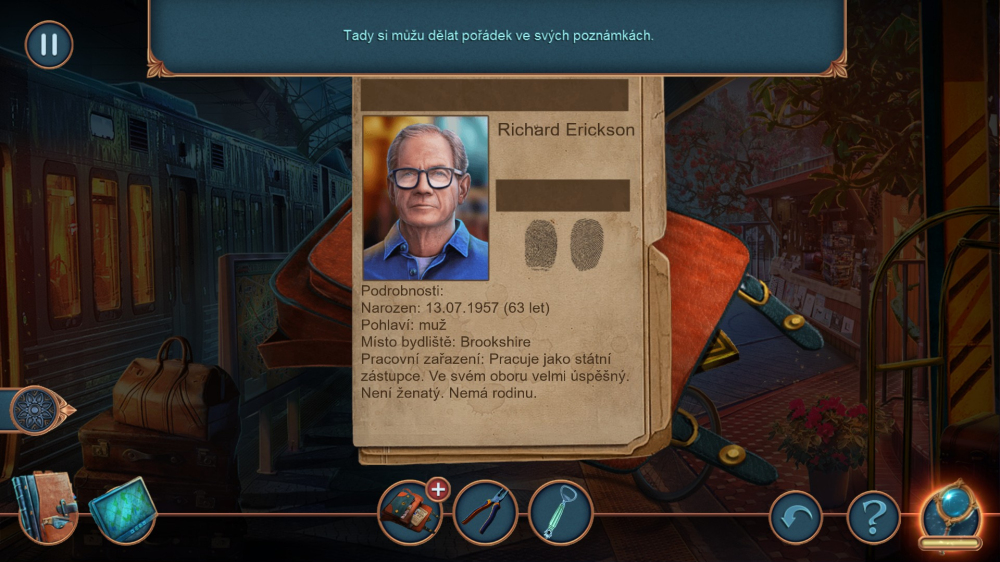Viewport: 1000px width, 562px height.
Task: Open the teal map icon
Action: coord(122,510)
